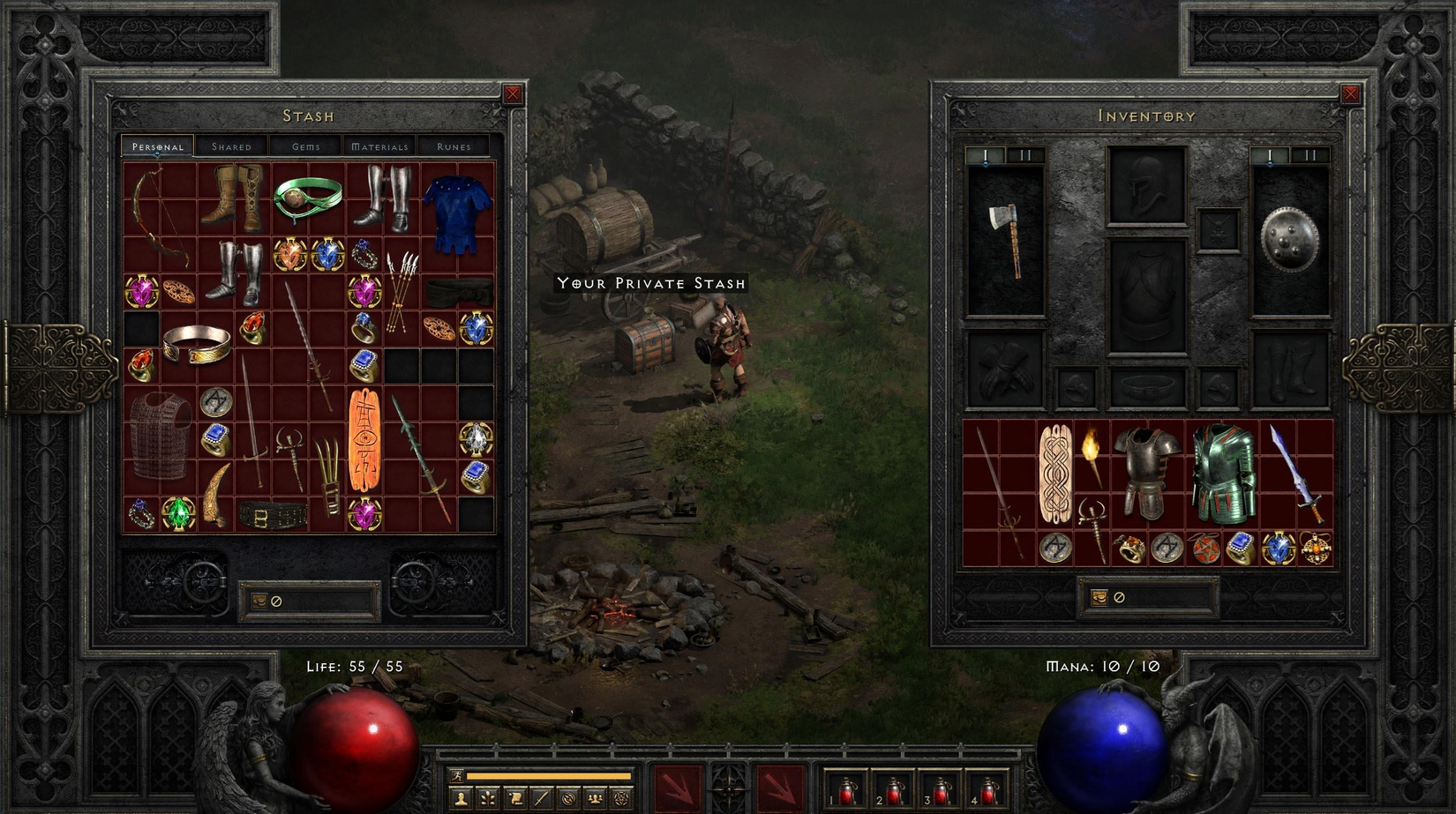Open the Automap via the spiral icon
Viewport: 1456px width, 814px height.
pos(568,799)
